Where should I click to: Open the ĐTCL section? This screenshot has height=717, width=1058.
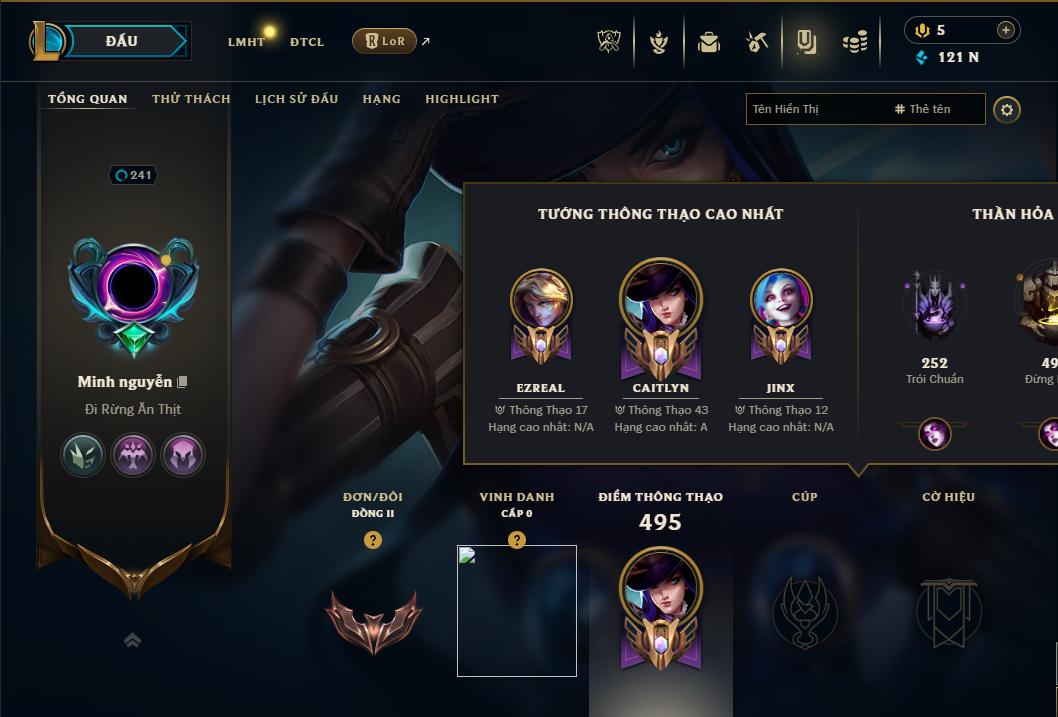(x=307, y=42)
